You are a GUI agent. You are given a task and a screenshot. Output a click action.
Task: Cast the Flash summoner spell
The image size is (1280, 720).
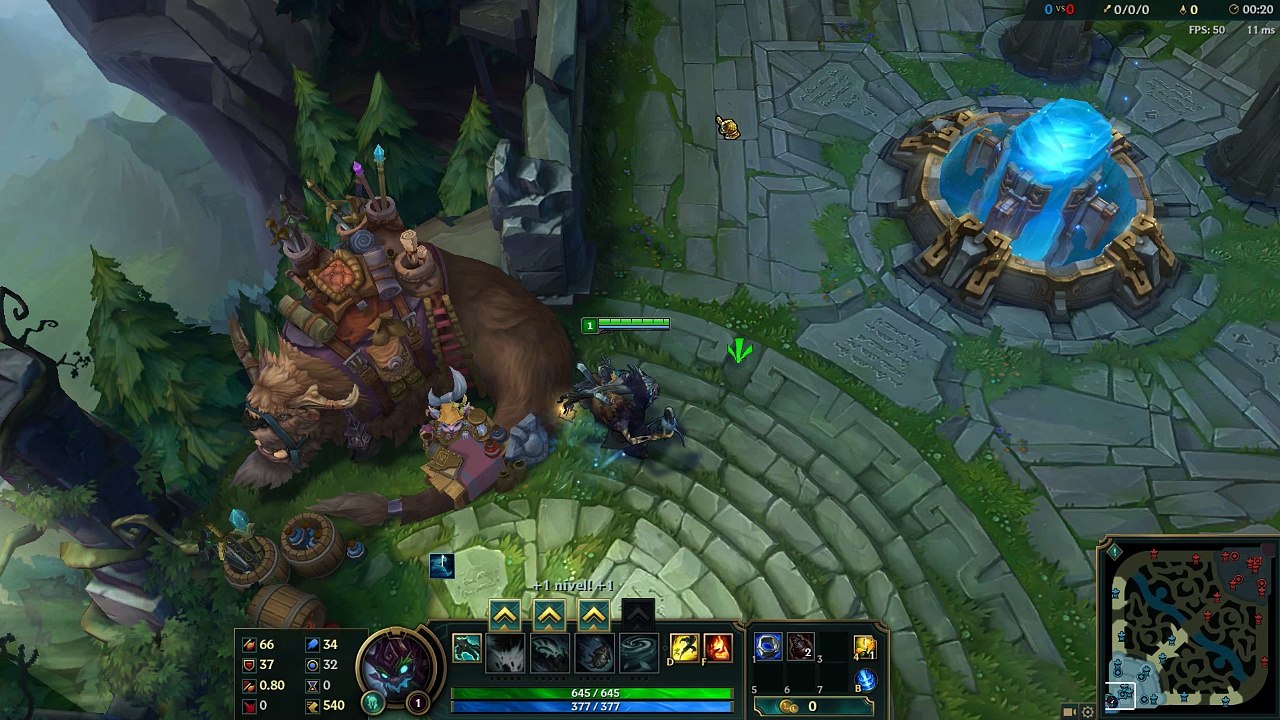coord(685,648)
